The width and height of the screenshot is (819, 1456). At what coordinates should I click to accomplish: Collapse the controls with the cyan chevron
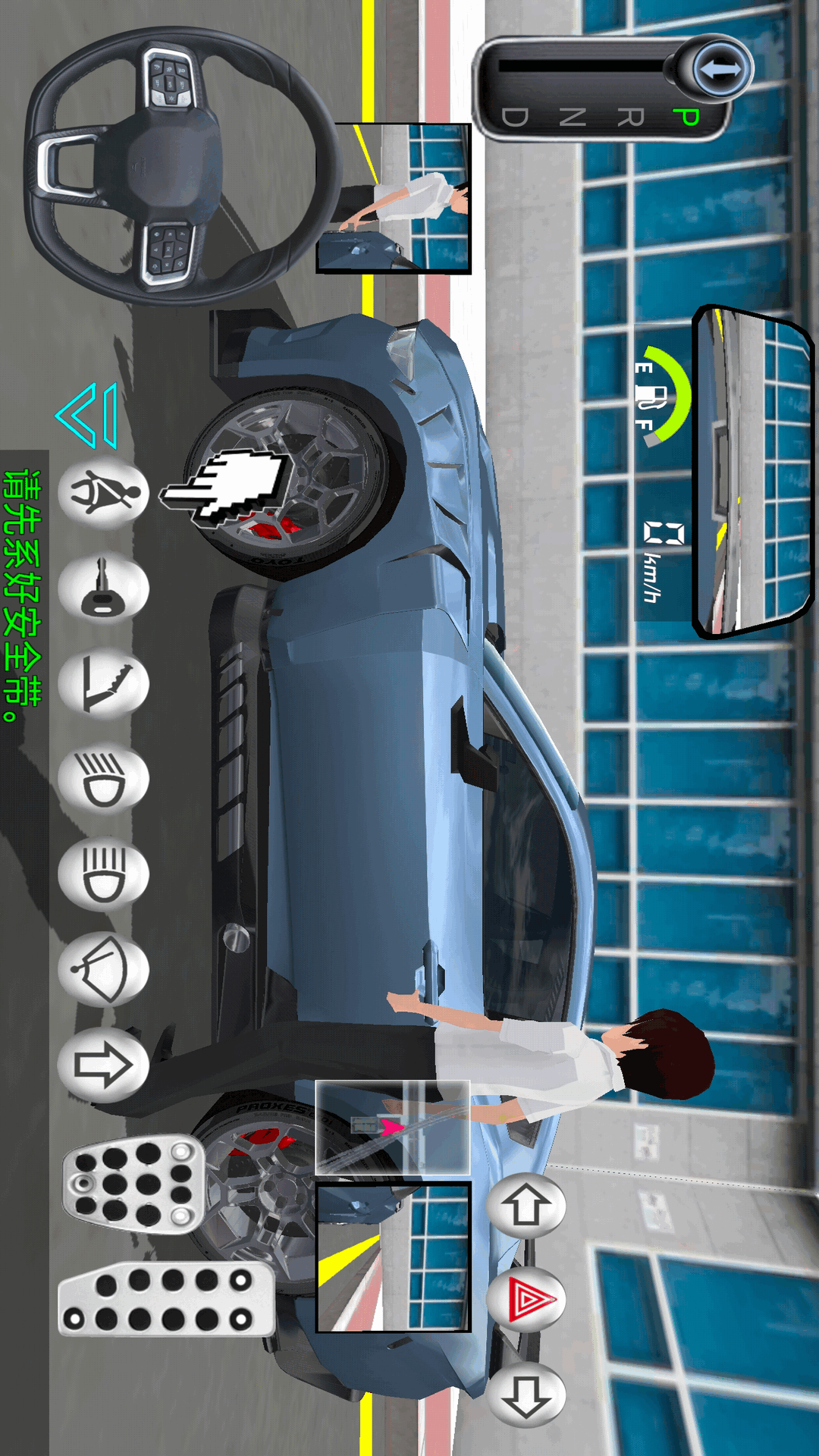pyautogui.click(x=88, y=415)
